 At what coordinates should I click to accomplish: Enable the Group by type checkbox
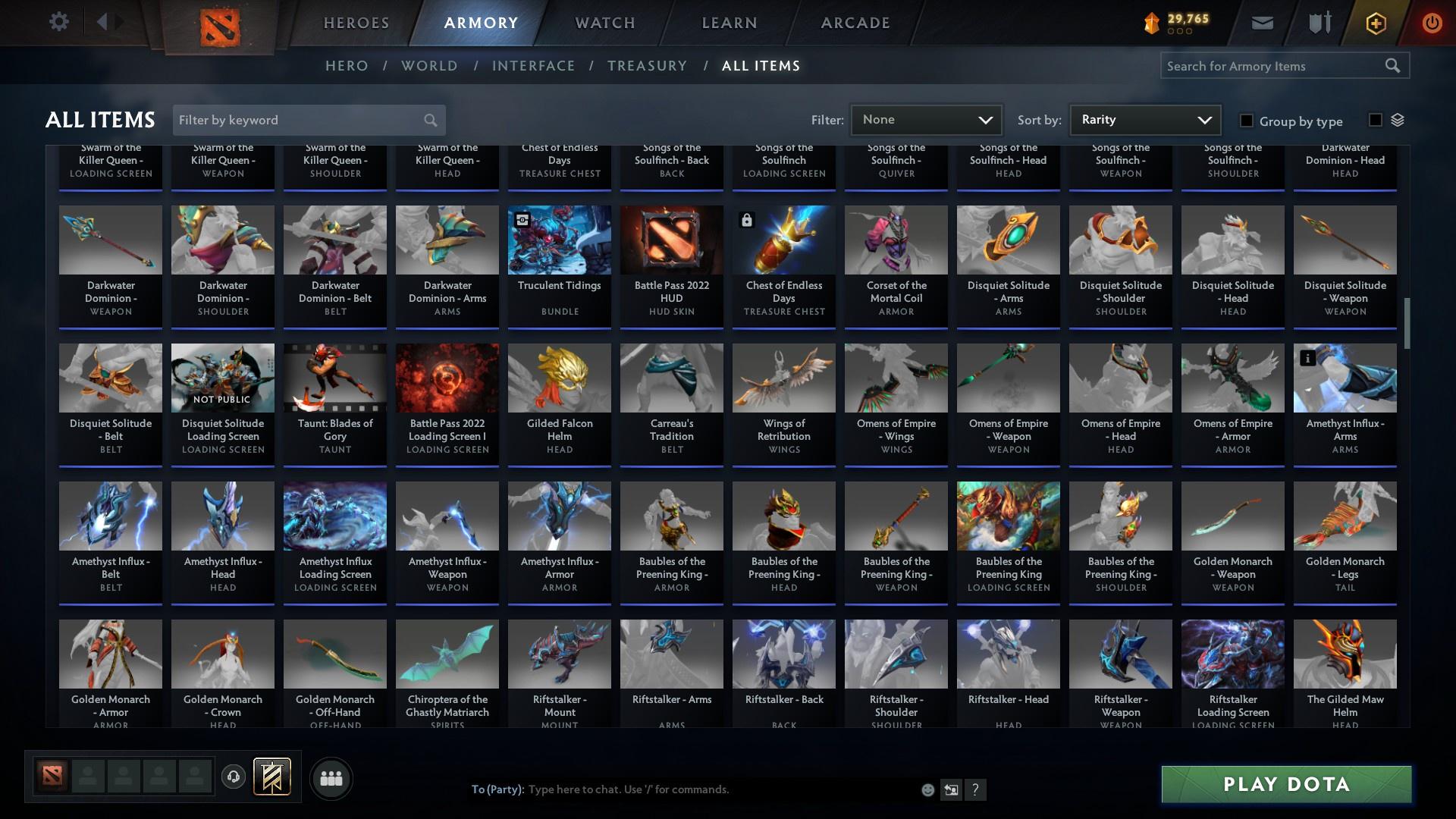pos(1246,121)
